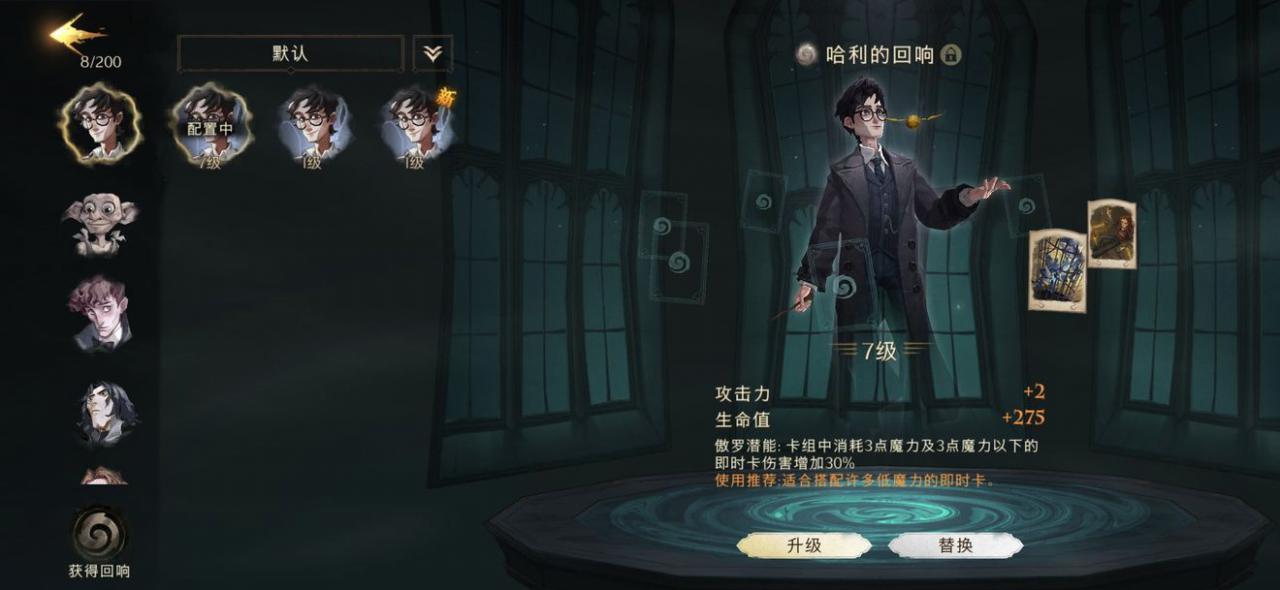1280x590 pixels.
Task: Choose the Harry echo tagged 新
Action: [x=418, y=126]
